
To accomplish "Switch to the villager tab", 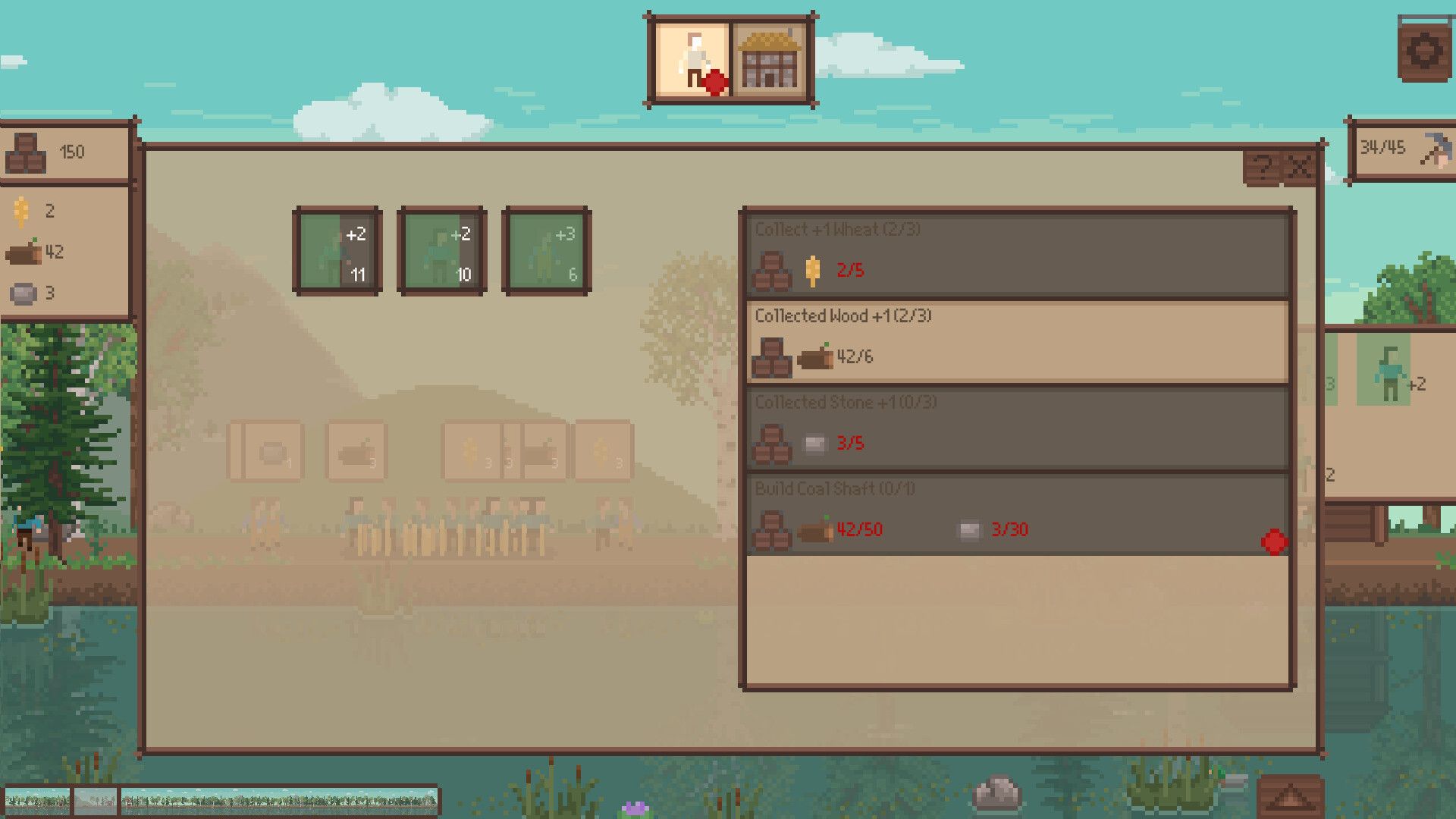I will point(692,61).
